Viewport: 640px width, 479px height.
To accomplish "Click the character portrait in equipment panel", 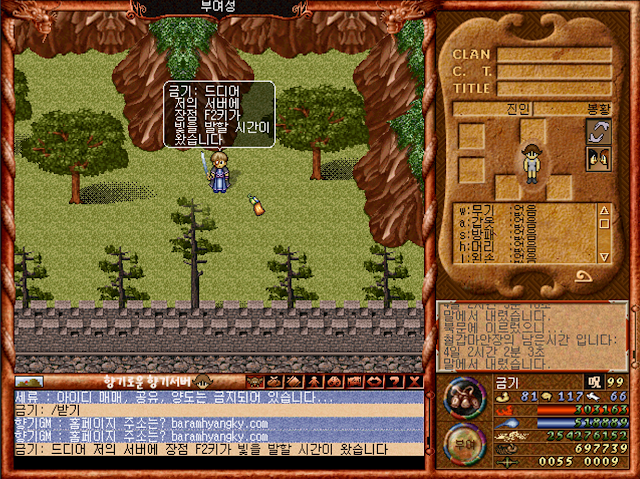I will [x=532, y=162].
